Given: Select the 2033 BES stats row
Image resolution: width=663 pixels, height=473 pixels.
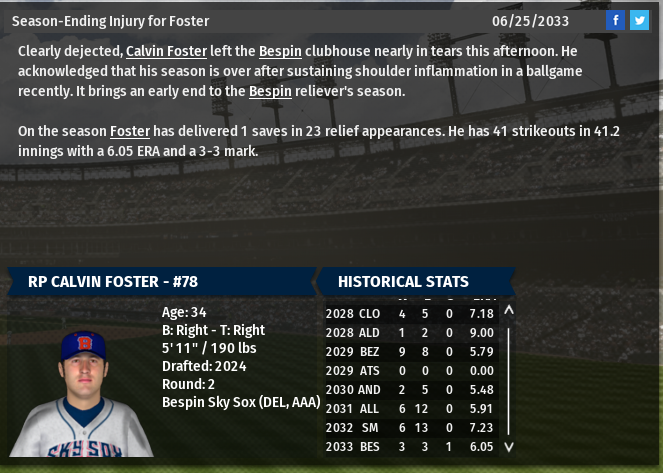Looking at the screenshot, I should [410, 446].
